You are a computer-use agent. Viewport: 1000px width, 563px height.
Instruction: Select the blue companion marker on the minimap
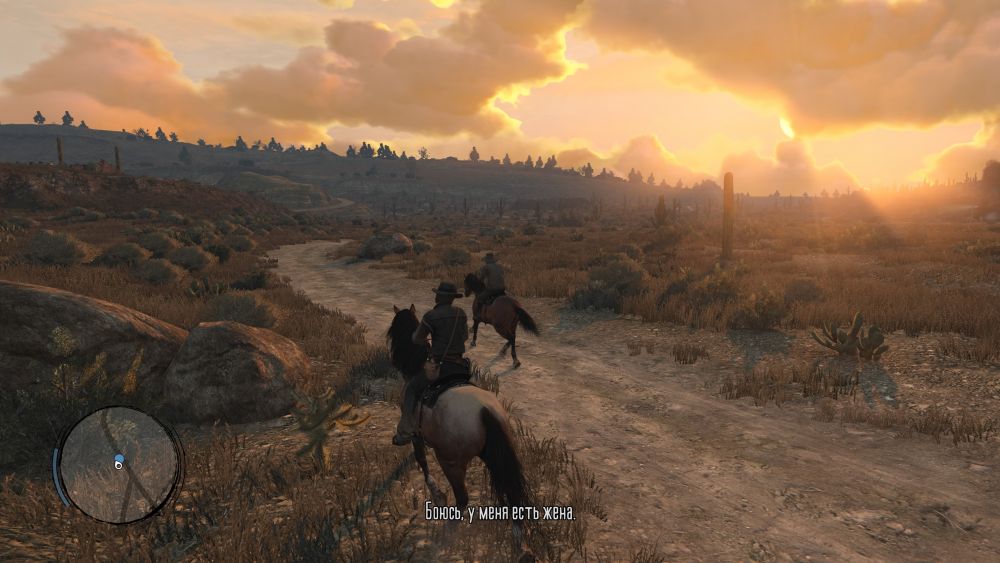(x=119, y=458)
